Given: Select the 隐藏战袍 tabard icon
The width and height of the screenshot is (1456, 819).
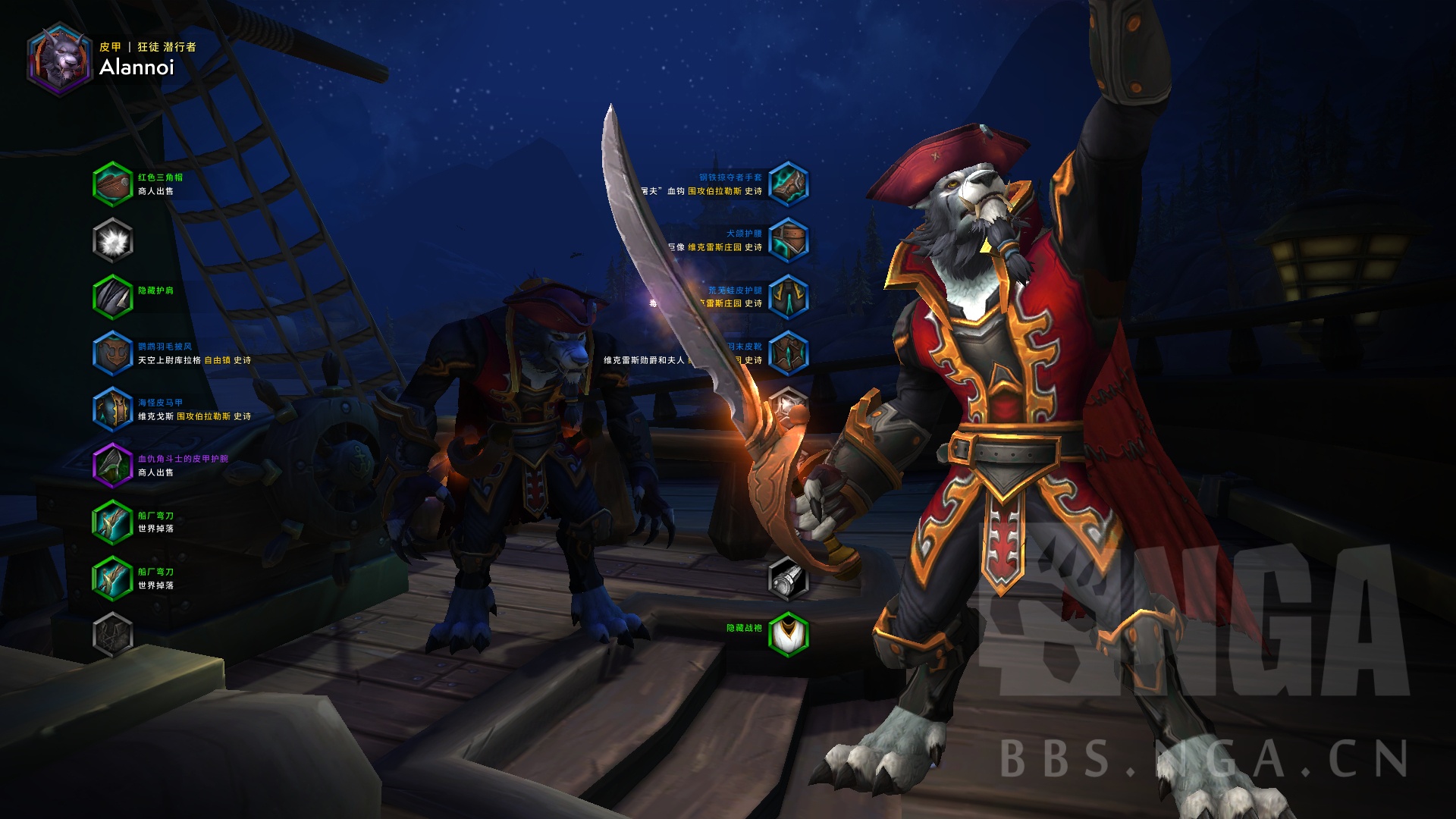Looking at the screenshot, I should 788,634.
